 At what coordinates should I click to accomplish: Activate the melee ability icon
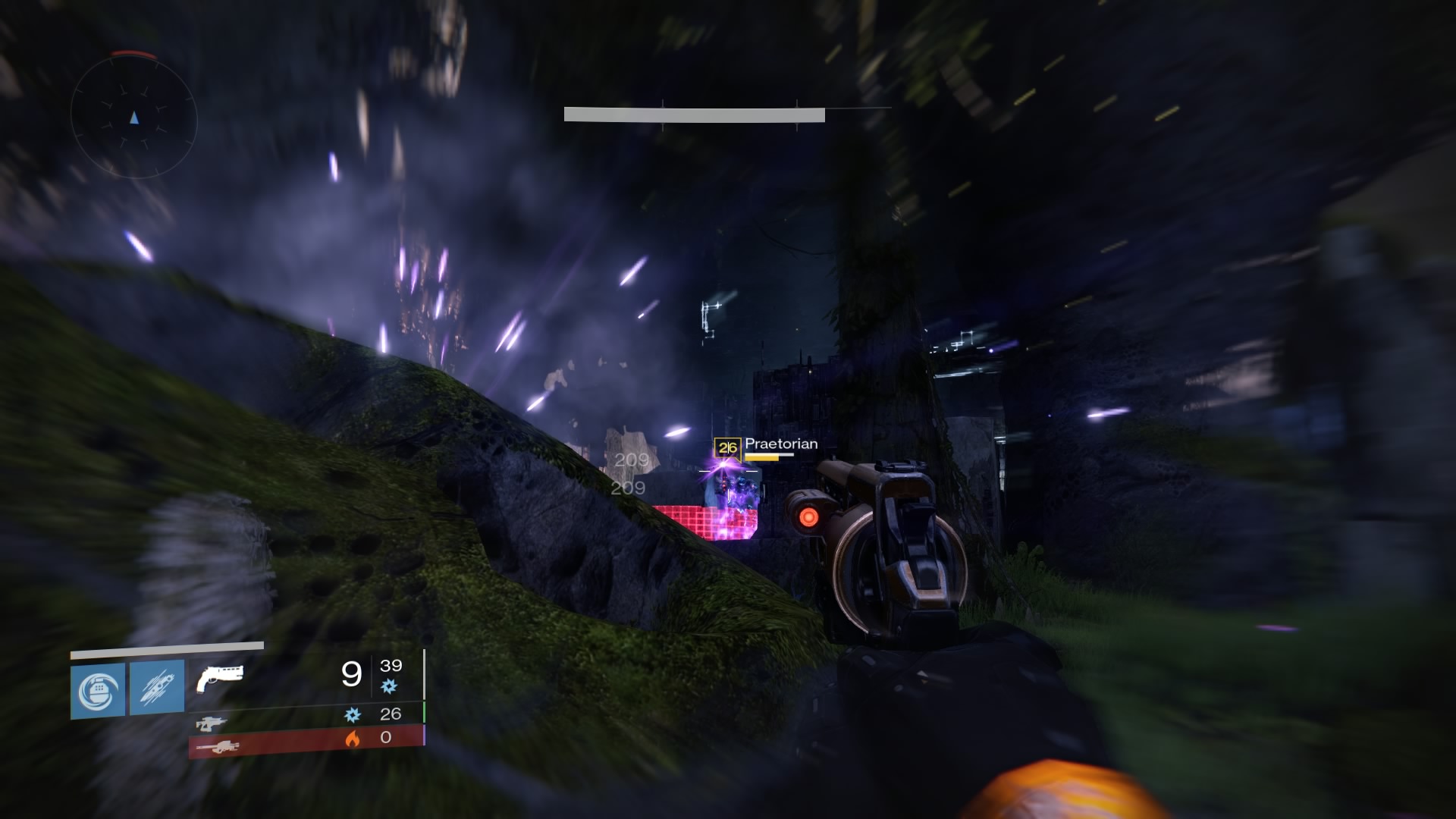coord(157,687)
